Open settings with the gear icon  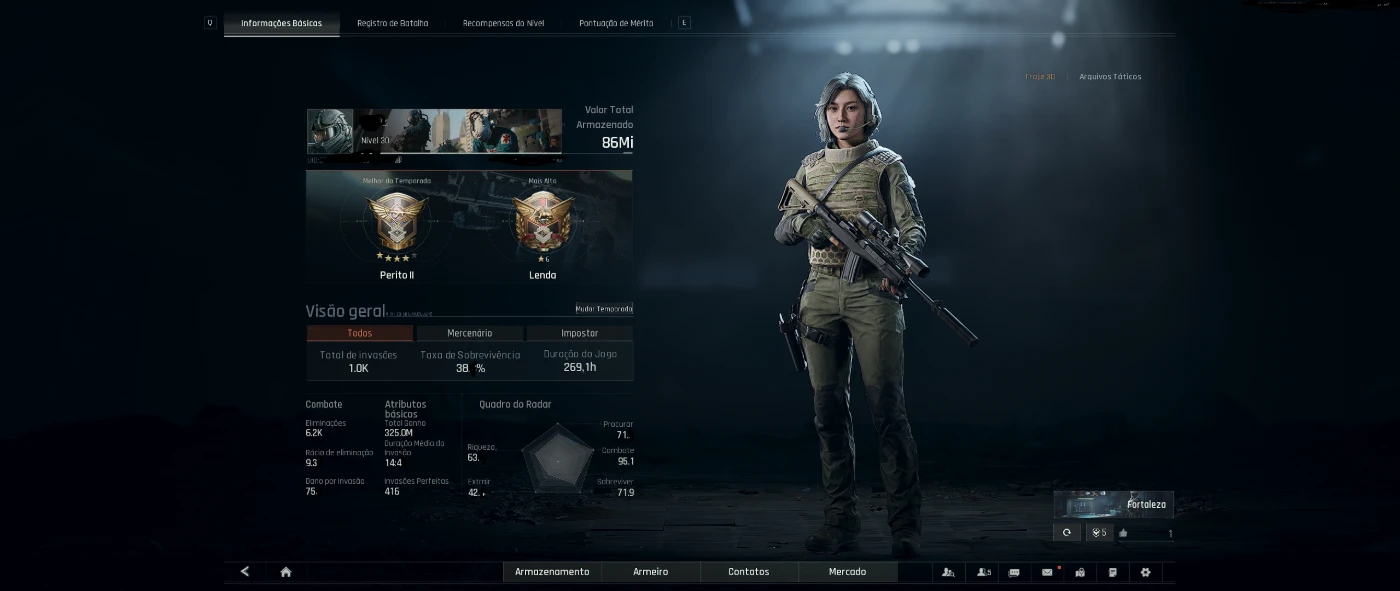pos(1145,572)
